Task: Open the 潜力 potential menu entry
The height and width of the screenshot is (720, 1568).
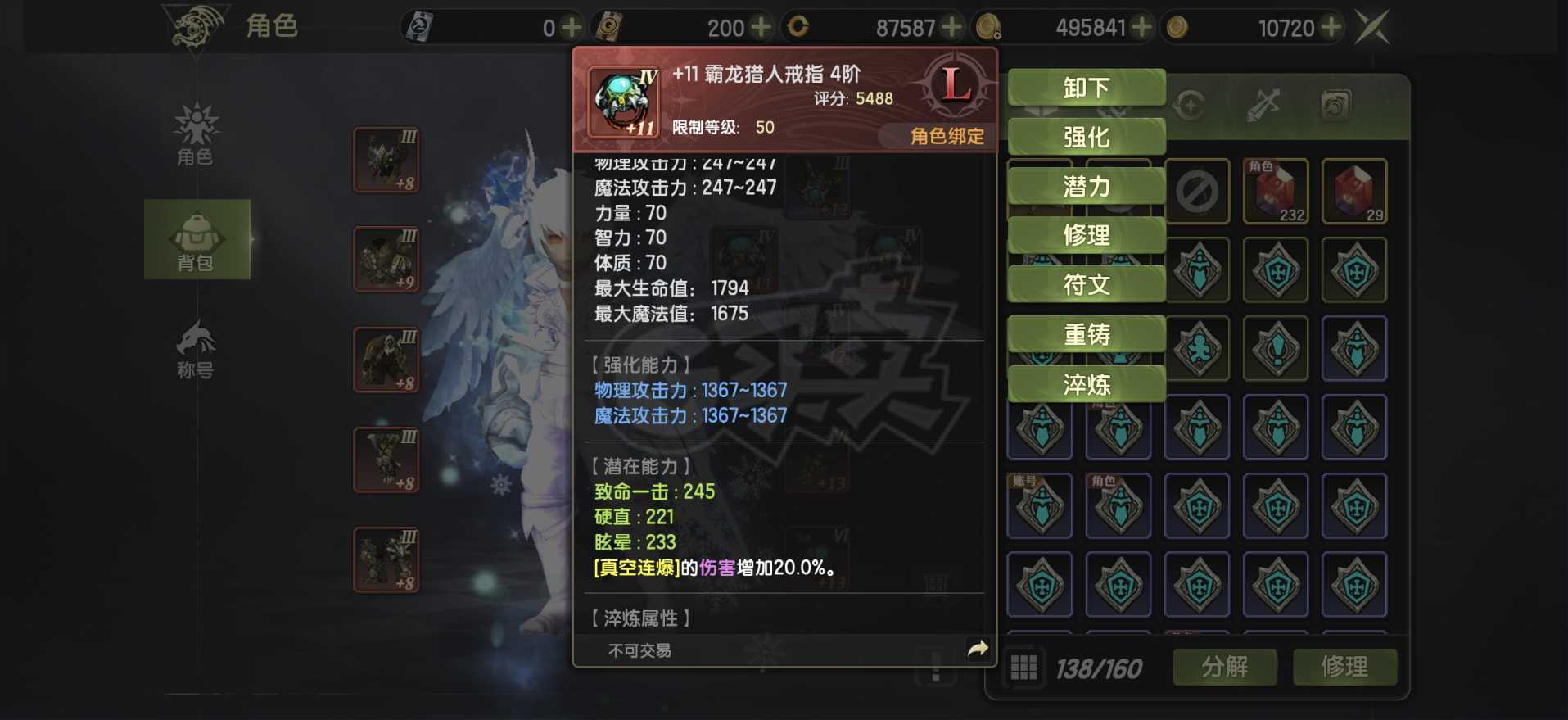Action: pyautogui.click(x=1086, y=186)
